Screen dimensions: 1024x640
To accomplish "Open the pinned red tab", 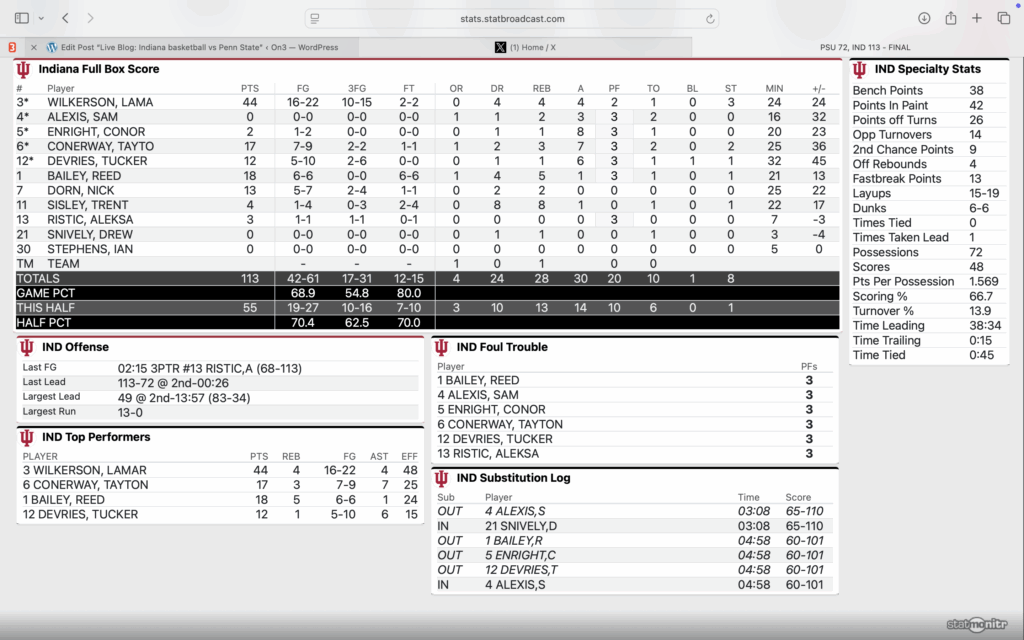I will click(x=11, y=47).
